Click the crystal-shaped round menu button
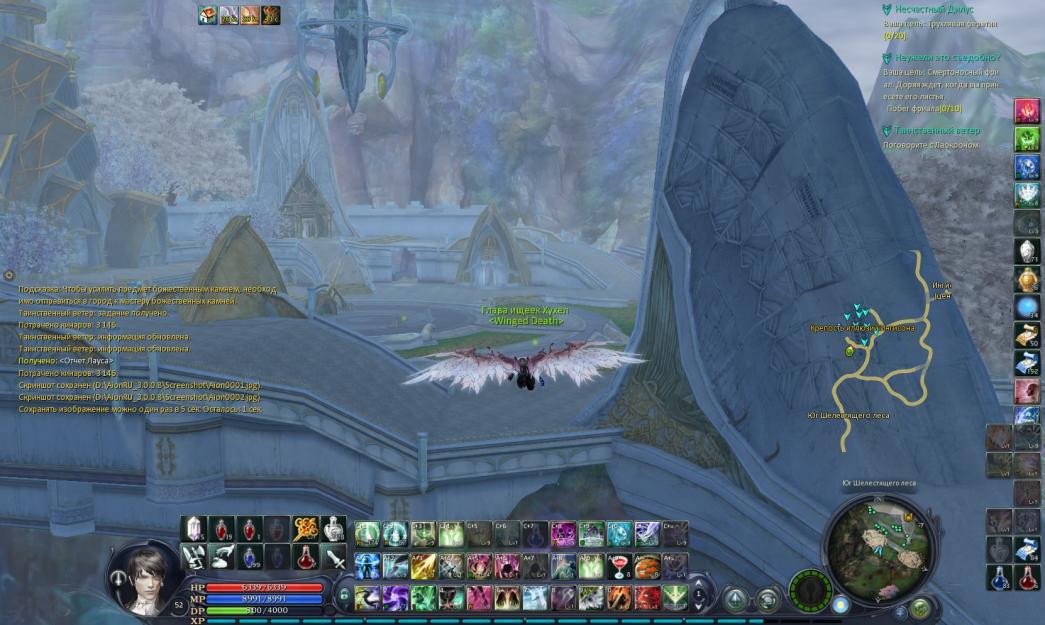This screenshot has height=625, width=1045. pyautogui.click(x=735, y=599)
